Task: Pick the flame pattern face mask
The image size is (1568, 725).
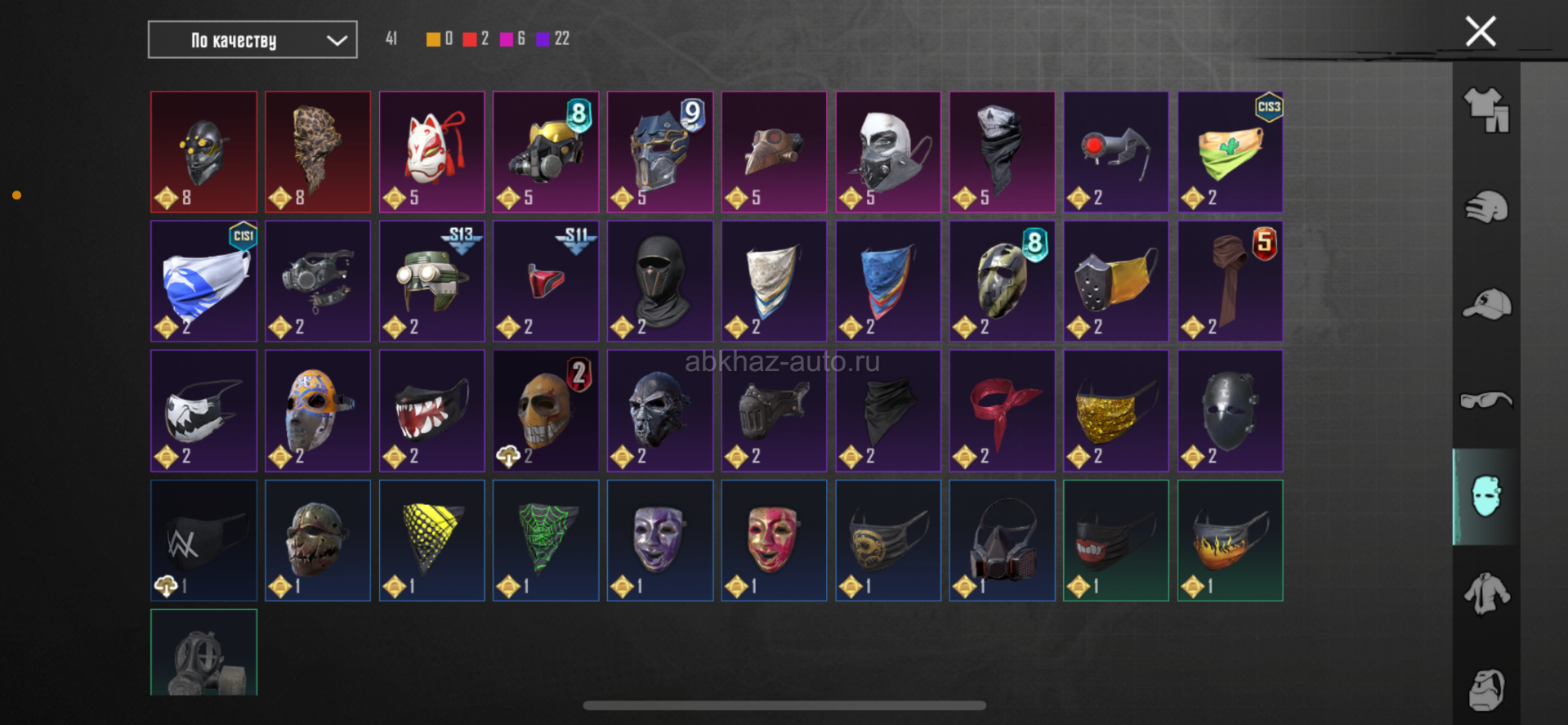Action: [1230, 540]
